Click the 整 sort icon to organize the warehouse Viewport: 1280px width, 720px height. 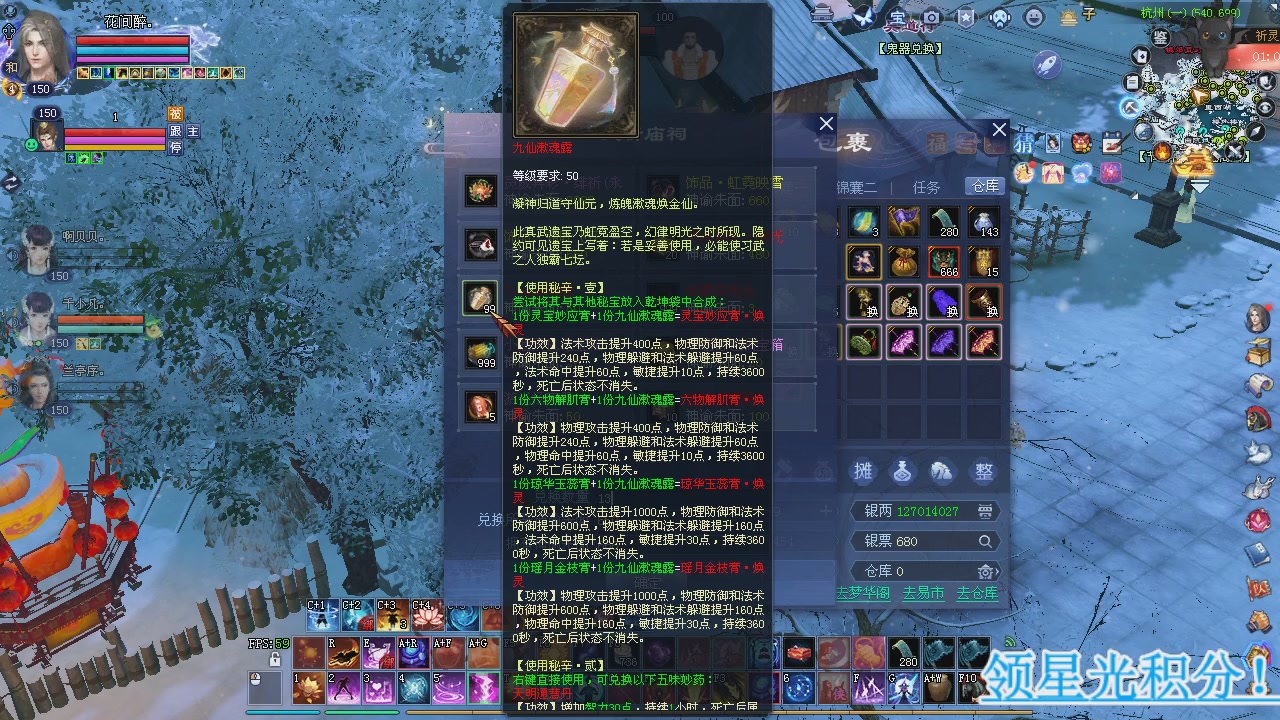click(984, 472)
